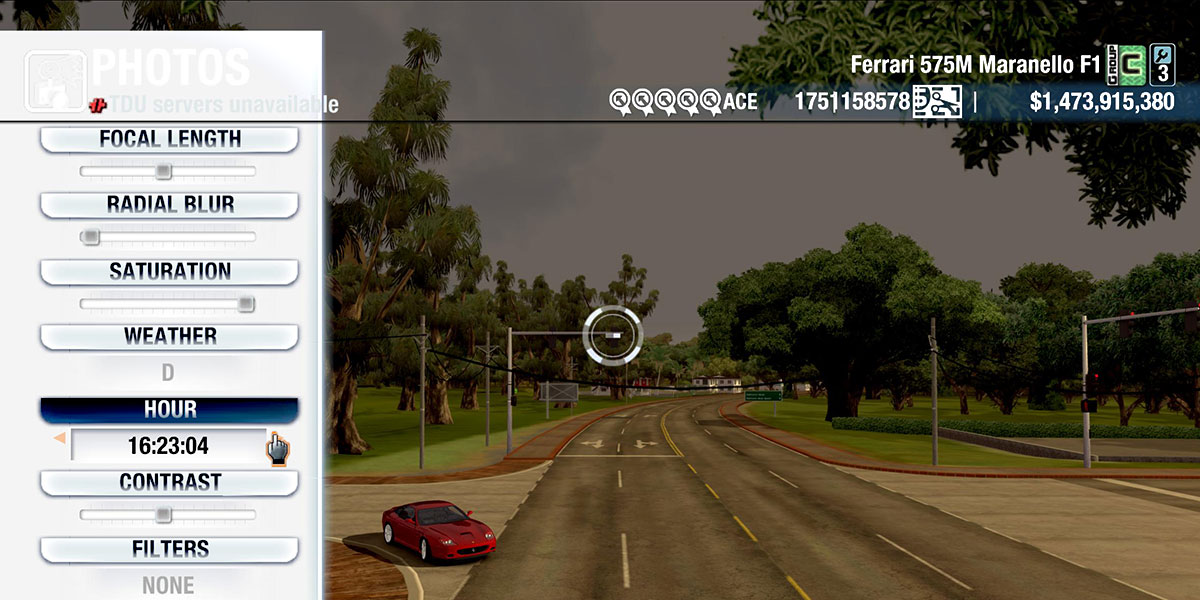Screen dimensions: 1200x600
Task: Click the Radial Blur slider handle
Action: (x=91, y=237)
